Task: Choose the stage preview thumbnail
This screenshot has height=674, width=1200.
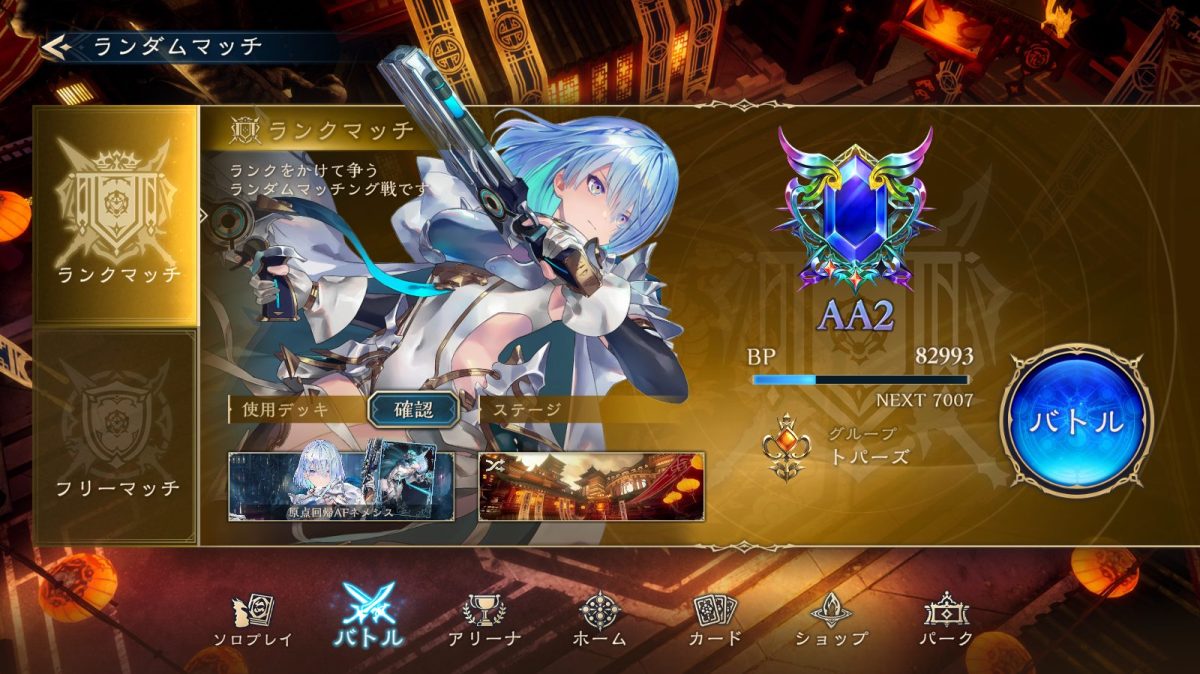Action: tap(591, 486)
